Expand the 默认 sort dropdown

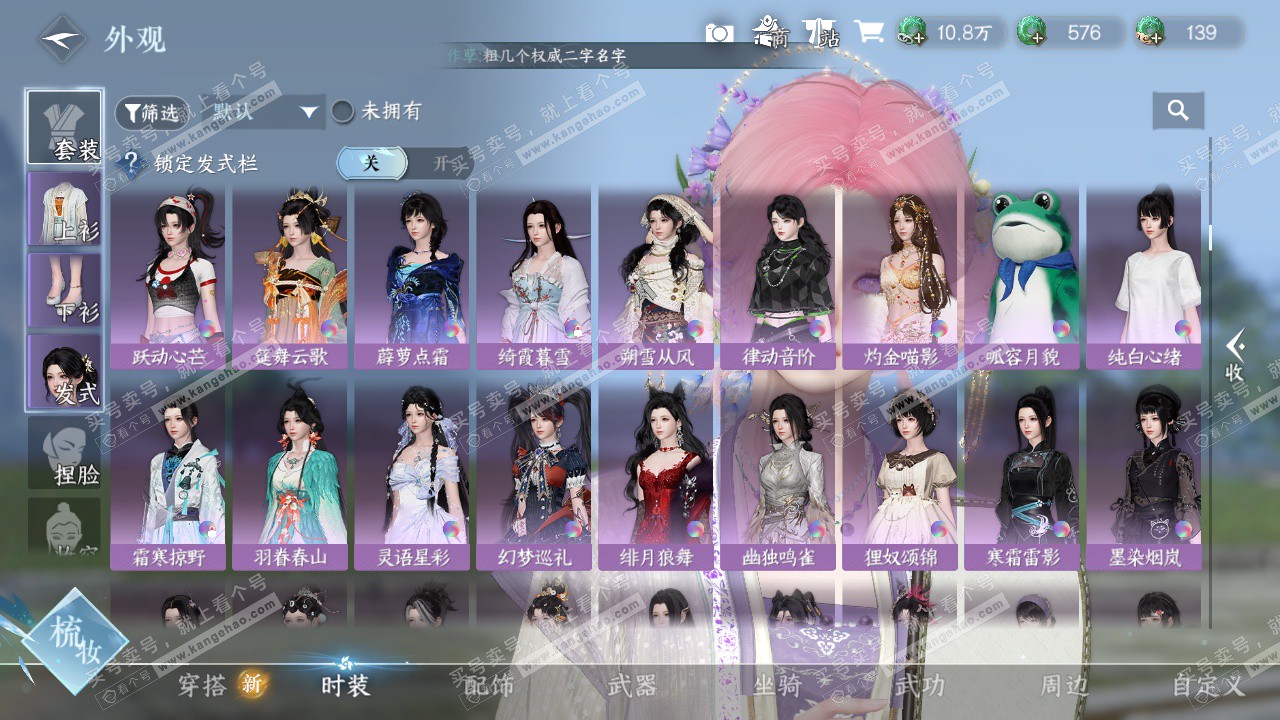click(x=265, y=112)
